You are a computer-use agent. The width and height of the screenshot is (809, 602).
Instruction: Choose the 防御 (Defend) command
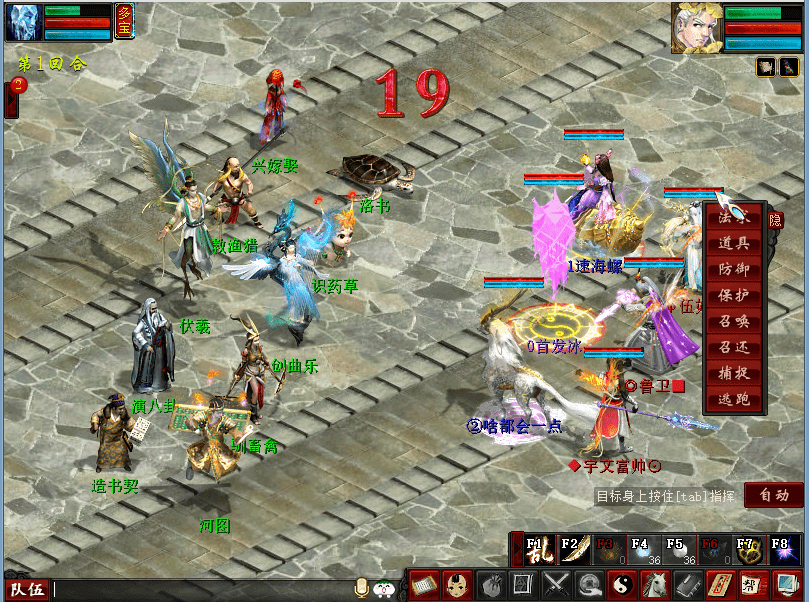pyautogui.click(x=734, y=269)
